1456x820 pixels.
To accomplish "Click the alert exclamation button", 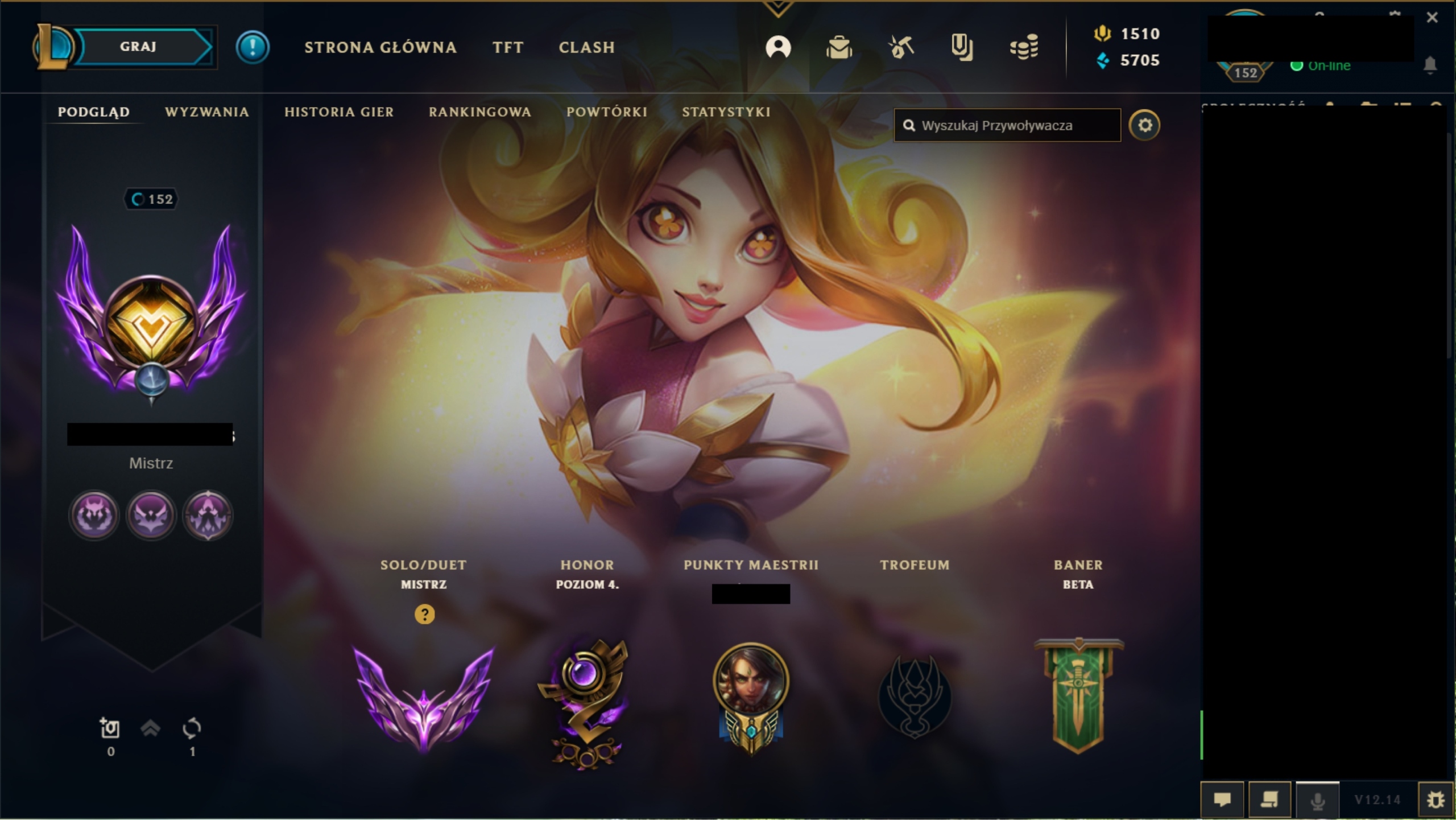I will (x=253, y=47).
